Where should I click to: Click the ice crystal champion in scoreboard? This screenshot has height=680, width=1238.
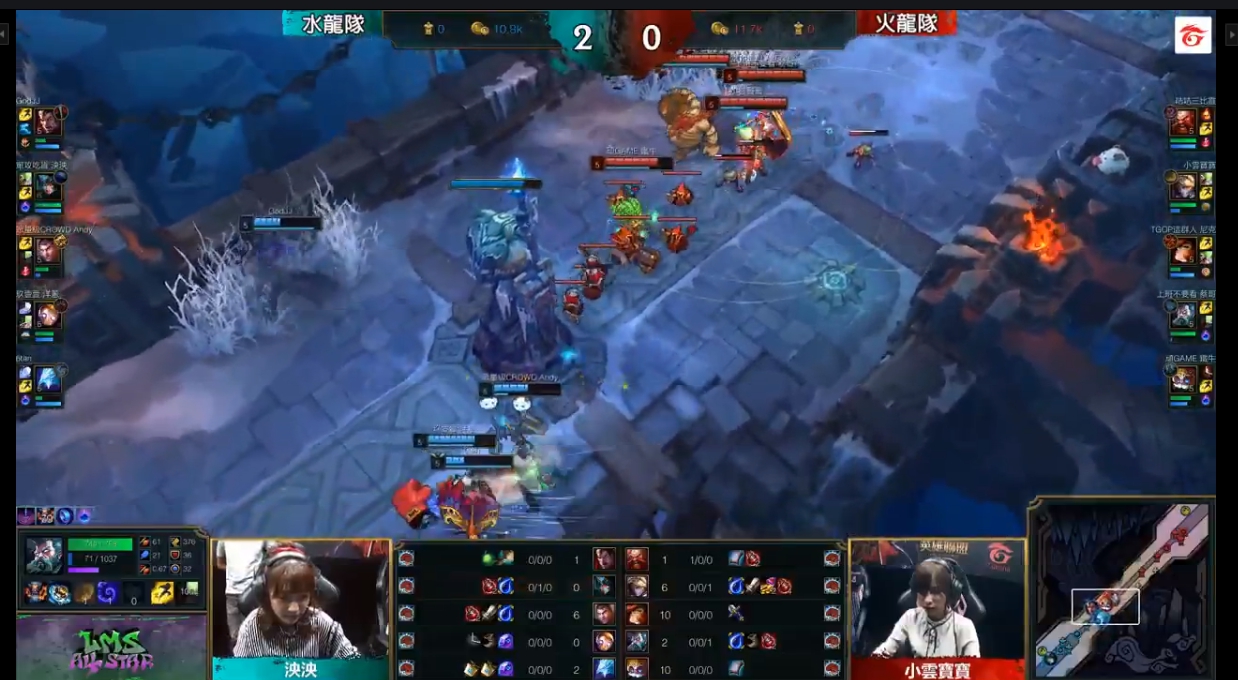[x=604, y=668]
